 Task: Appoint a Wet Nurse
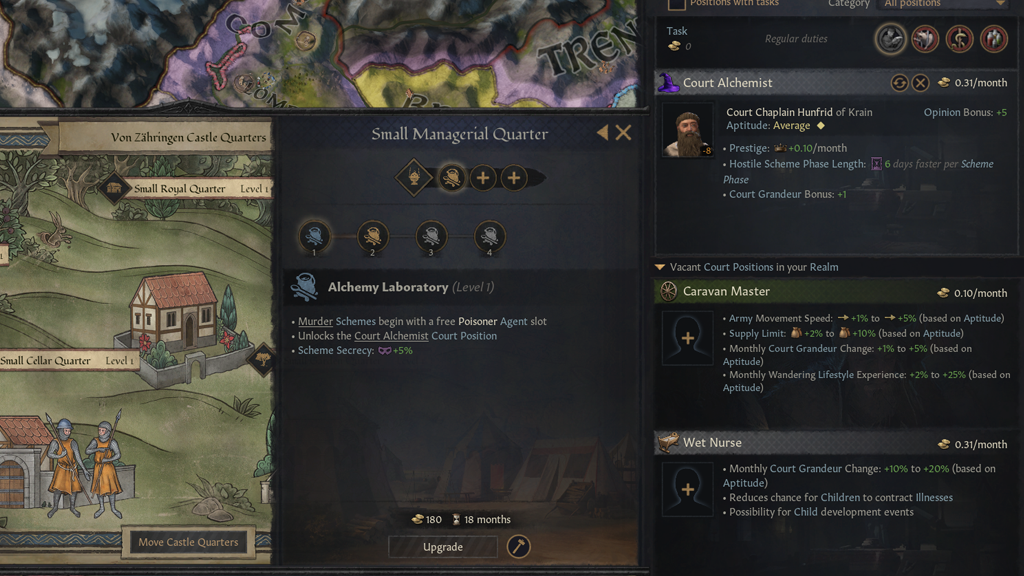687,489
